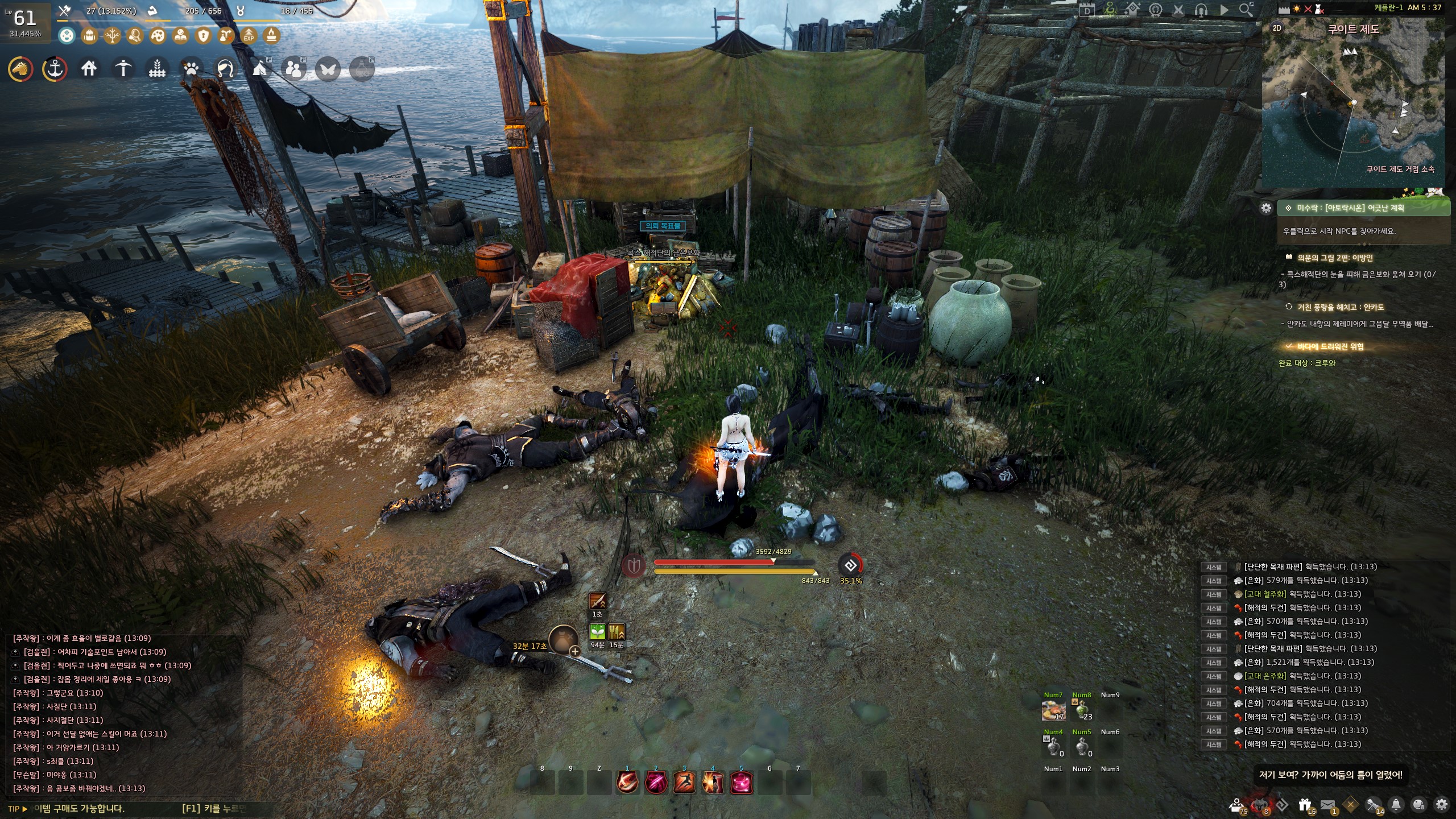
Task: Click the EXP buff icon
Action: (249, 36)
